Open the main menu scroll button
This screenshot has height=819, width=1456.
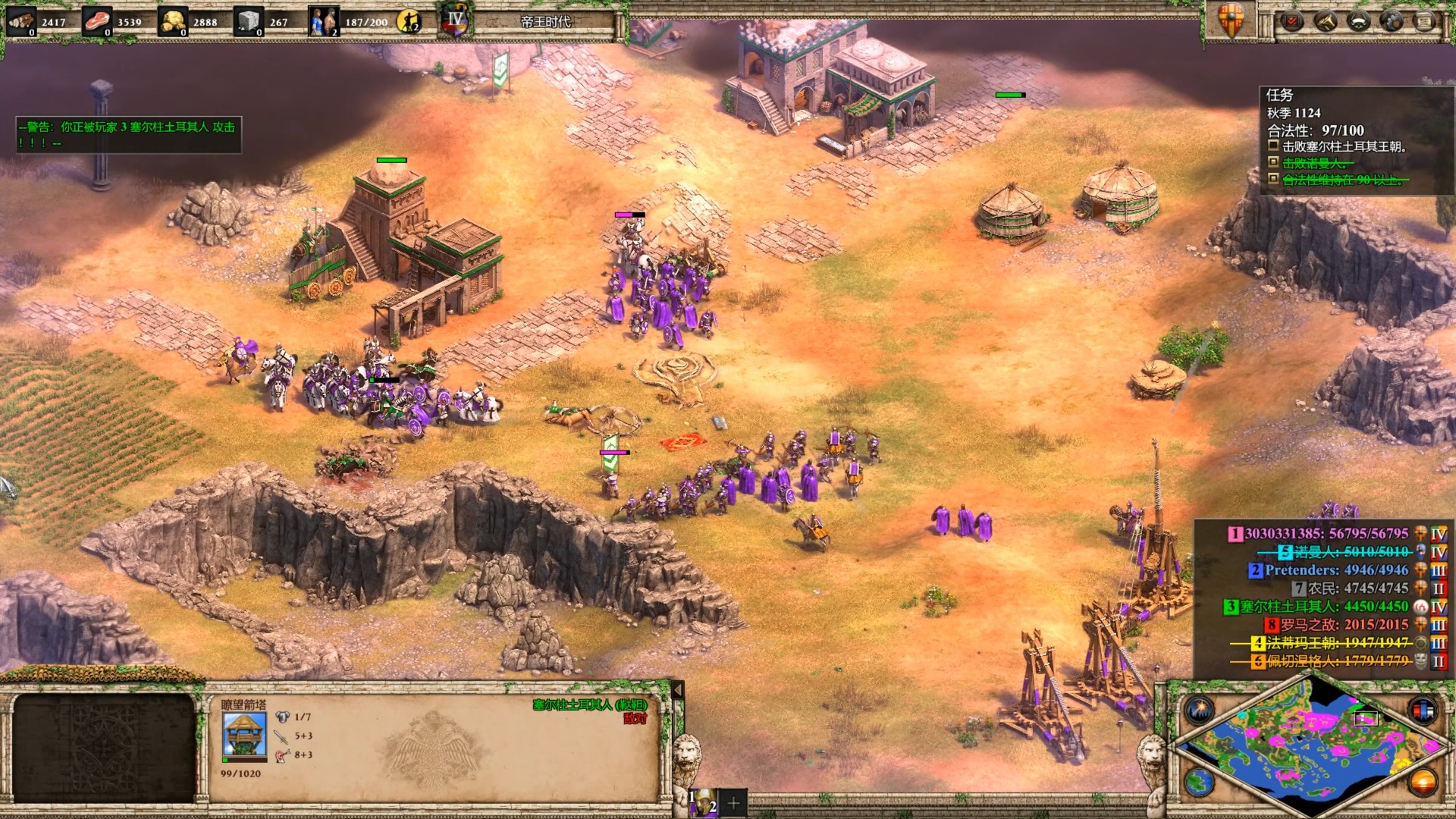coord(1425,21)
